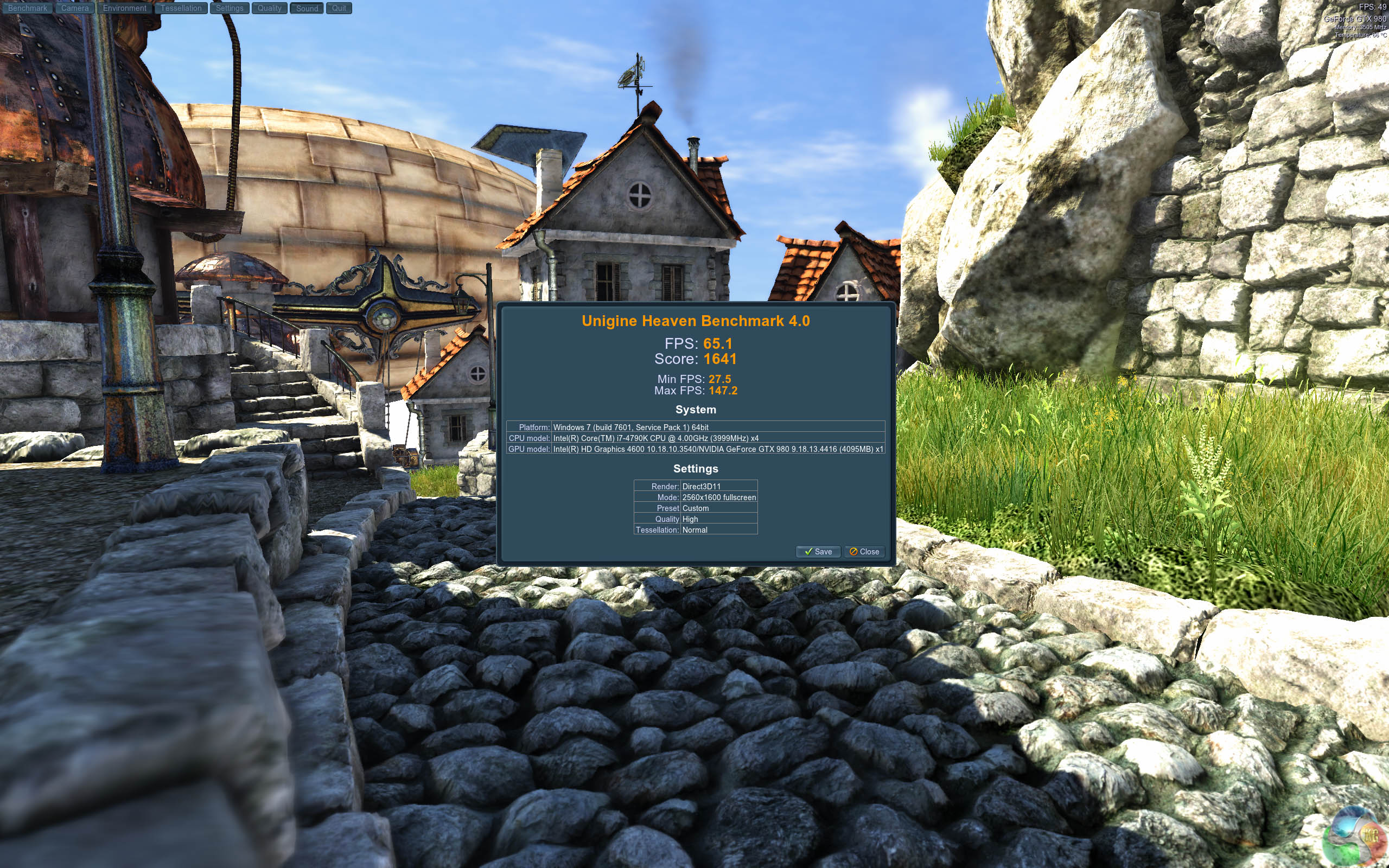The height and width of the screenshot is (868, 1389).
Task: Save the benchmark results
Action: click(x=818, y=552)
